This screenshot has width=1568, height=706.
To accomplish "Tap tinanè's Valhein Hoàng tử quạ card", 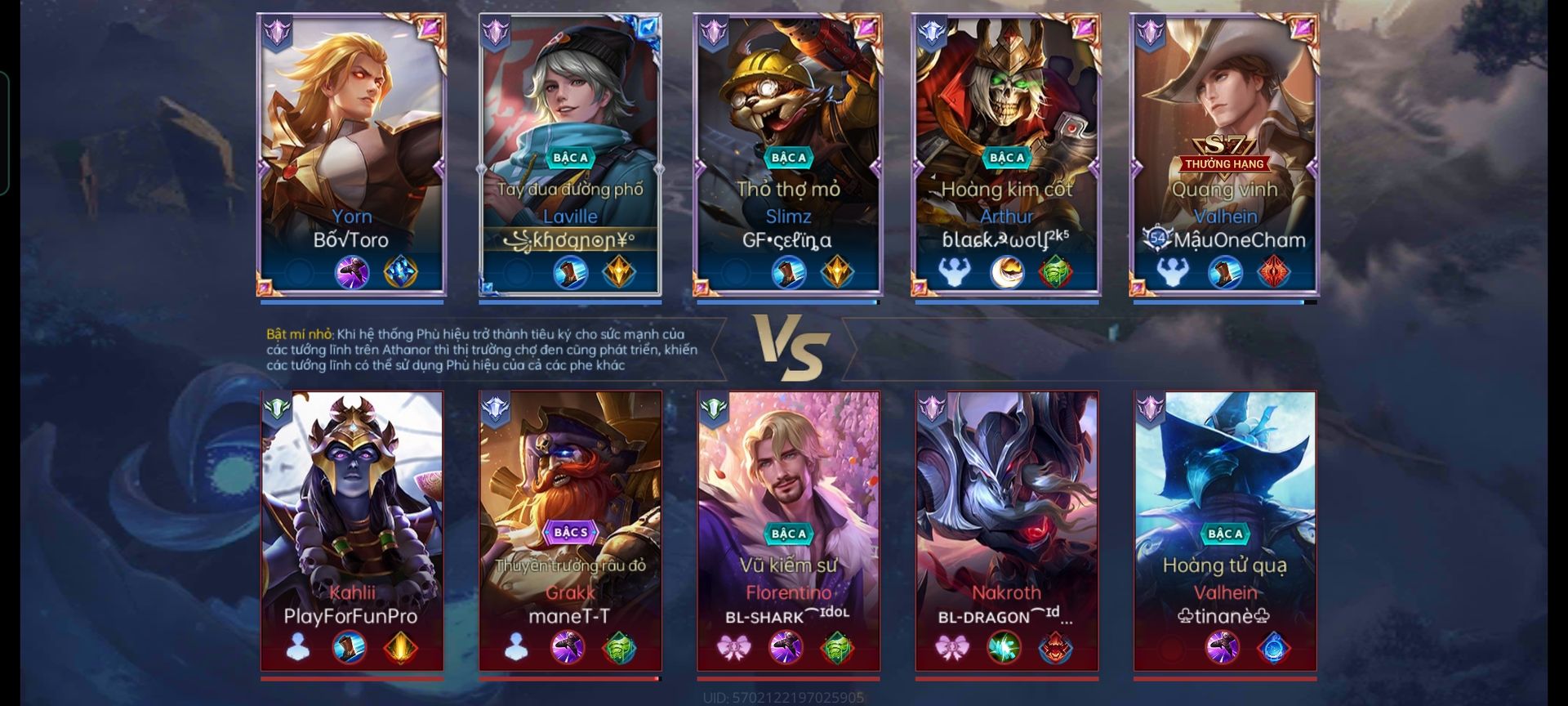I will pyautogui.click(x=1224, y=531).
